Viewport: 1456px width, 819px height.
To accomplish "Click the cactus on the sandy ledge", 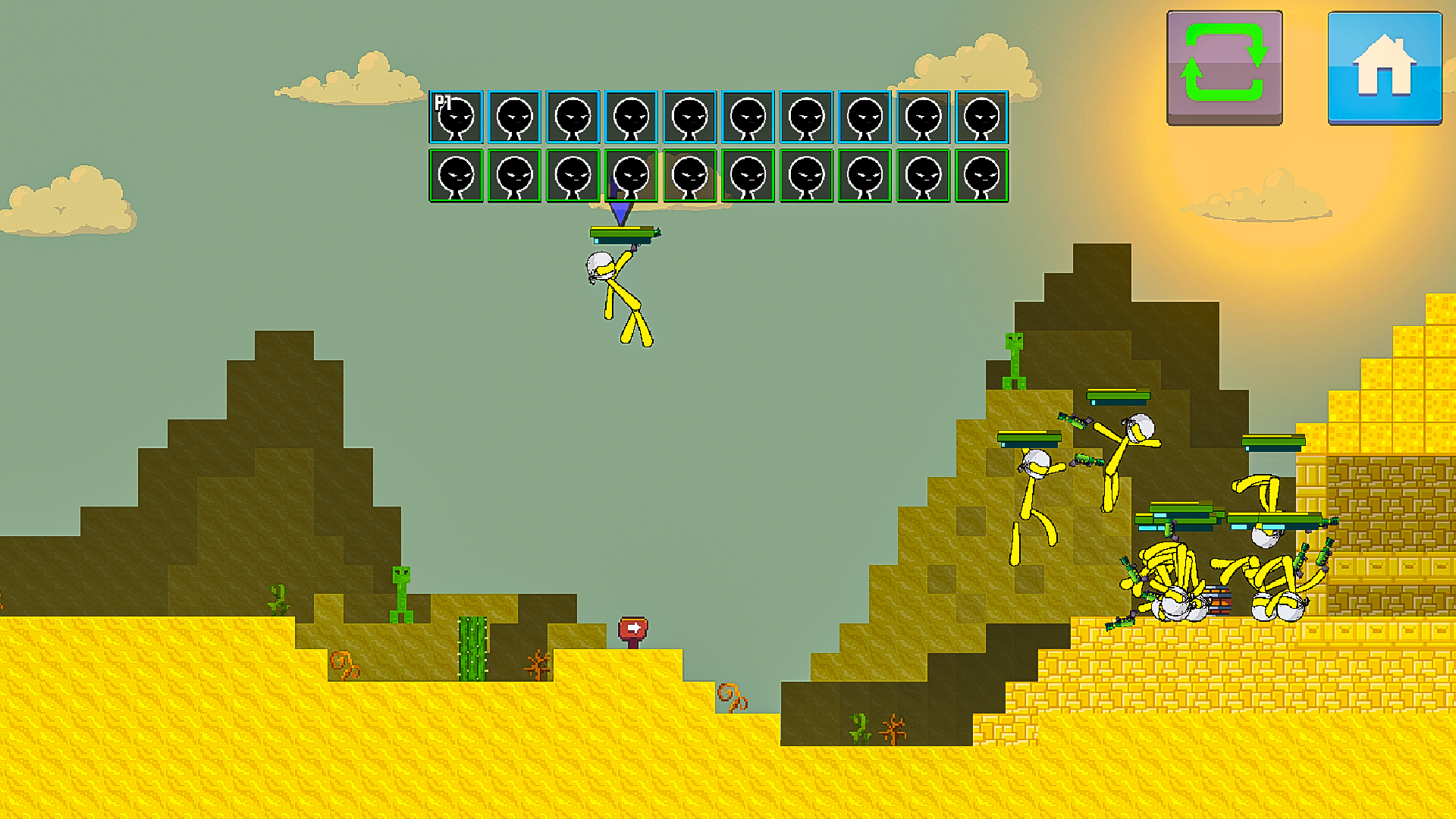I will click(470, 648).
